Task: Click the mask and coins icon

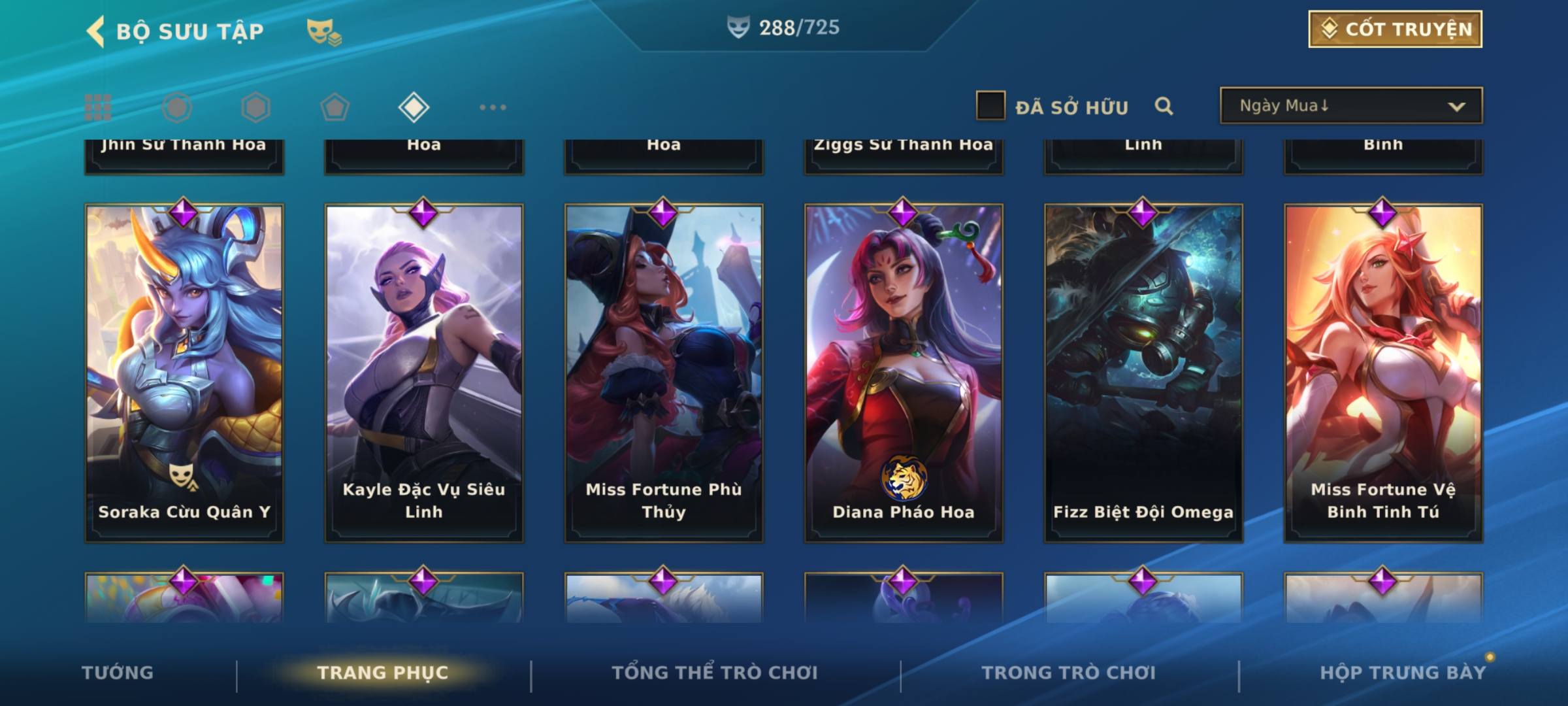Action: click(x=324, y=31)
